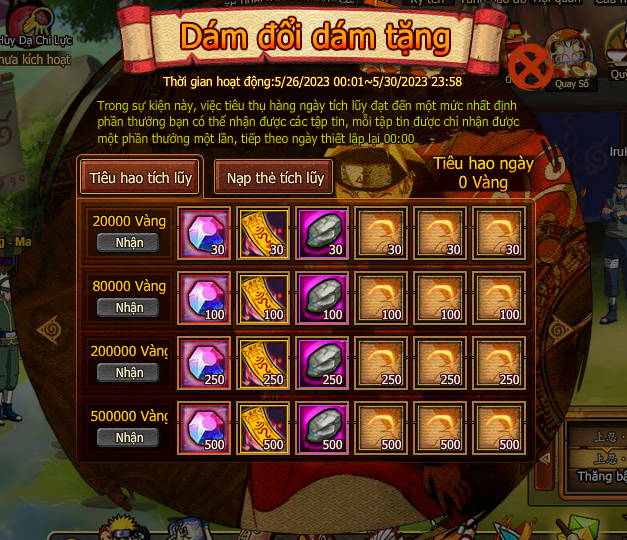Image resolution: width=627 pixels, height=540 pixels.
Task: Select the grey stone reward with quantity 30
Action: 322,234
